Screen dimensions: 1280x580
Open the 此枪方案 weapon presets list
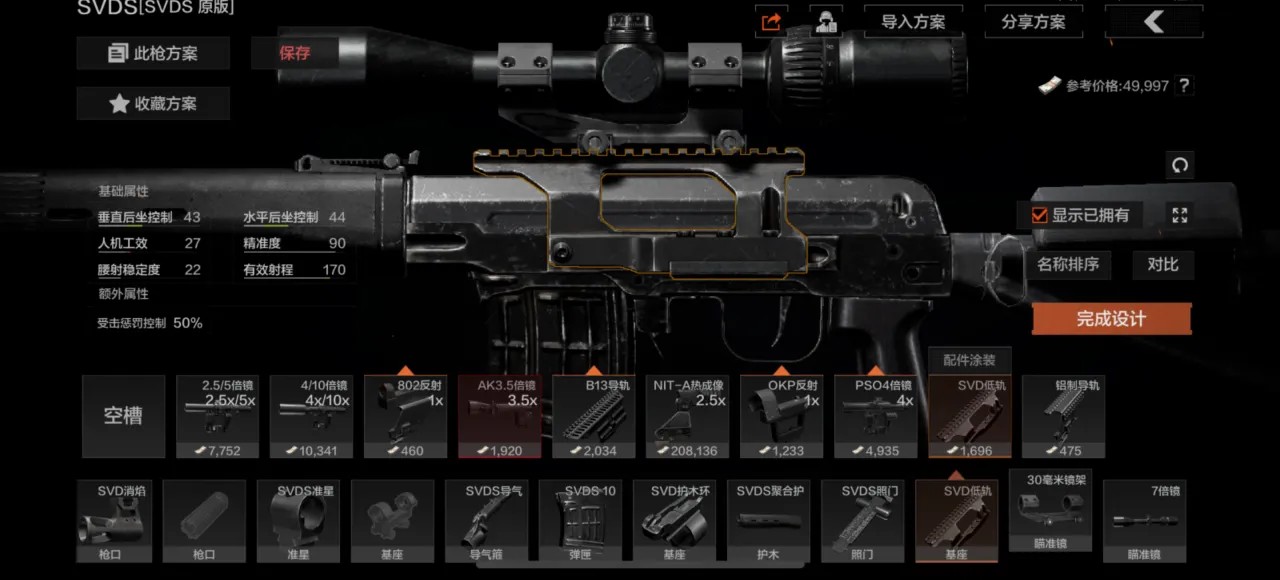[x=153, y=53]
